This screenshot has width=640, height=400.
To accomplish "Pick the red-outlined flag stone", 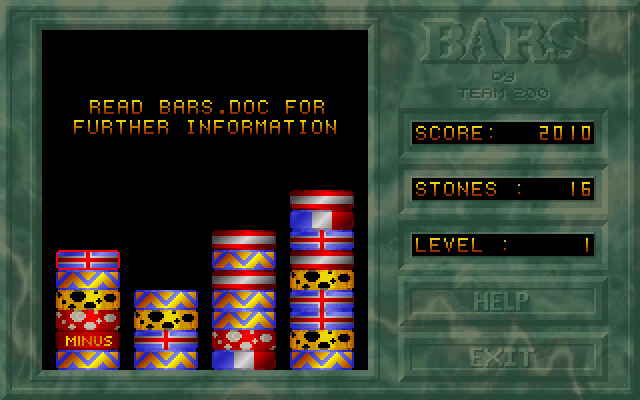I will [x=88, y=259].
